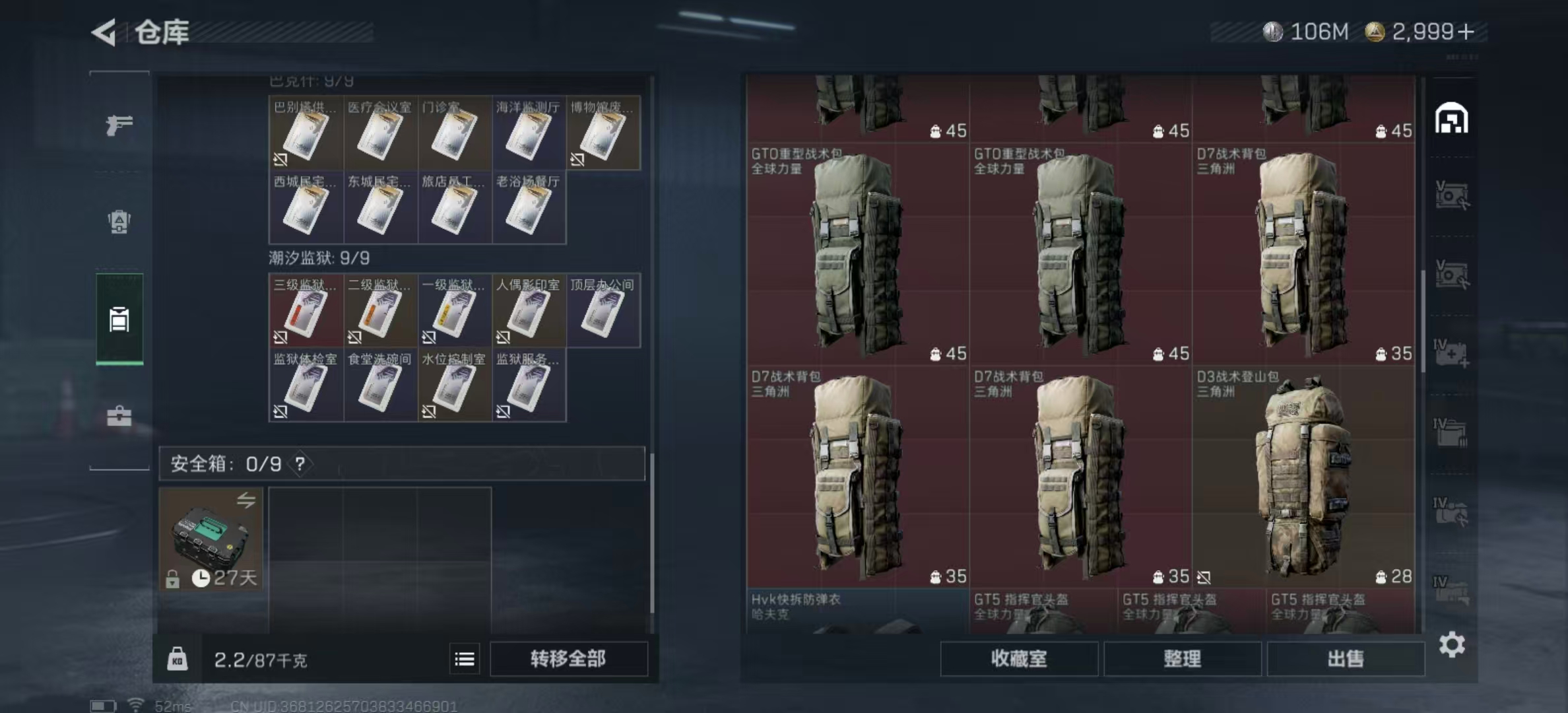This screenshot has width=1568, height=713.
Task: Select the V-tier ammo slot icon in right sidebar
Action: click(x=1454, y=195)
